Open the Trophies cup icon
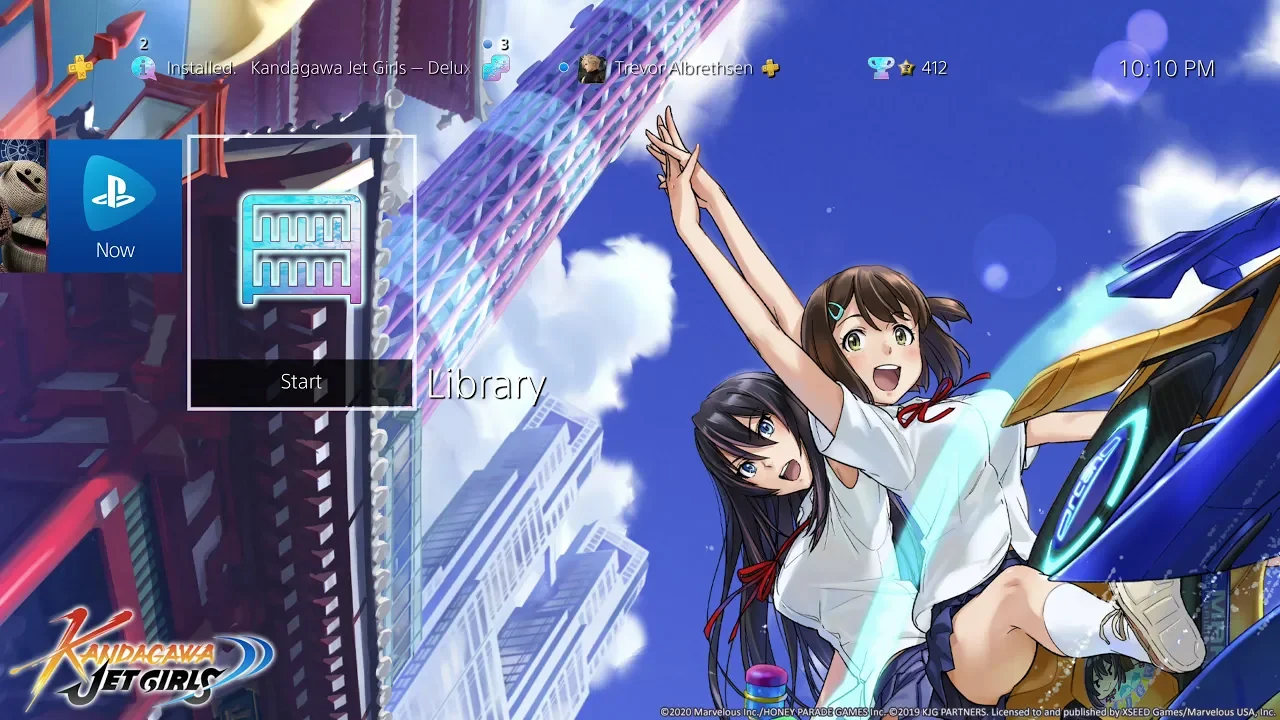Image resolution: width=1280 pixels, height=720 pixels. click(x=881, y=68)
